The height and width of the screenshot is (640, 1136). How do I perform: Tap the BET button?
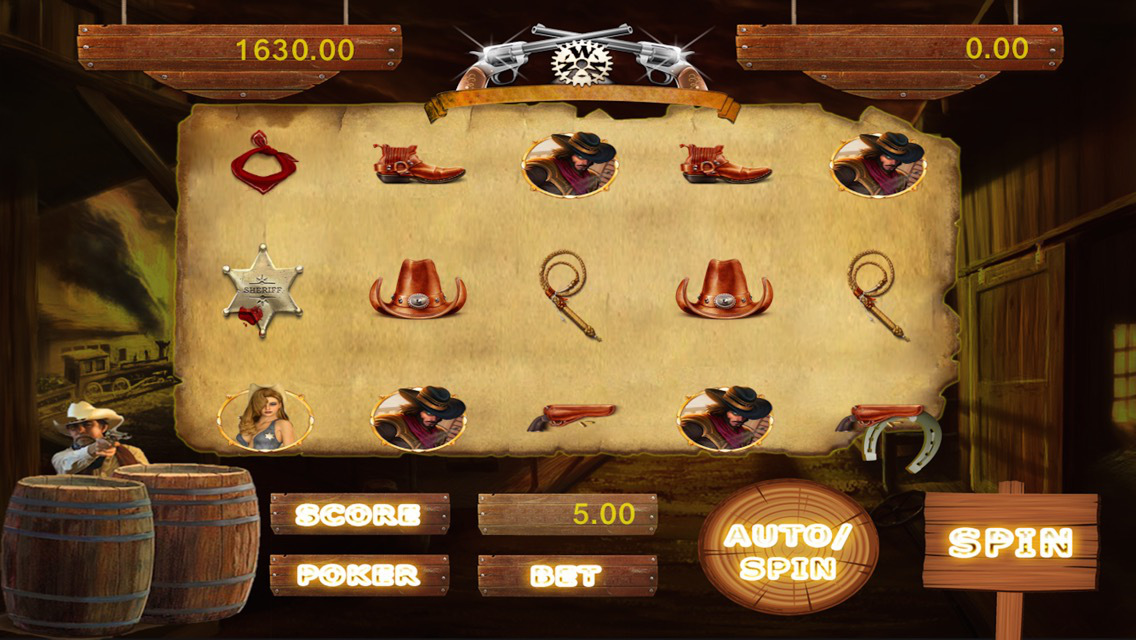tap(567, 575)
